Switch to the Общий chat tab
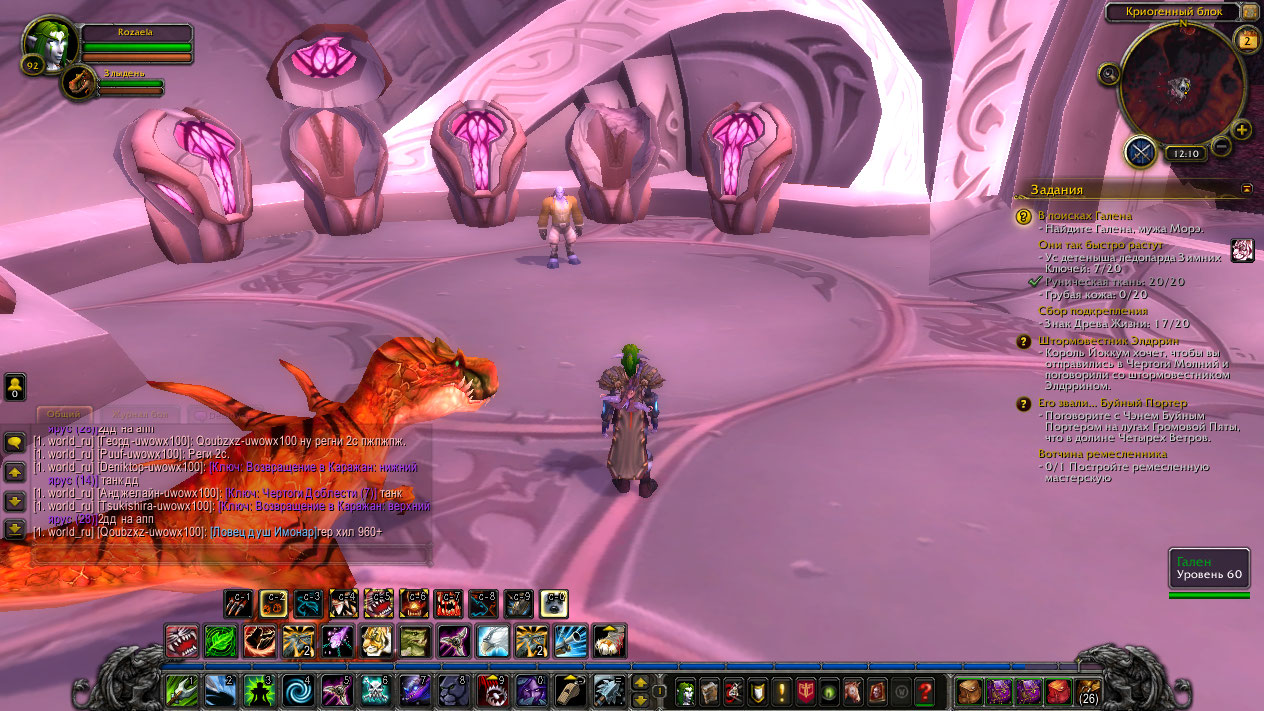The image size is (1264, 711). (65, 414)
